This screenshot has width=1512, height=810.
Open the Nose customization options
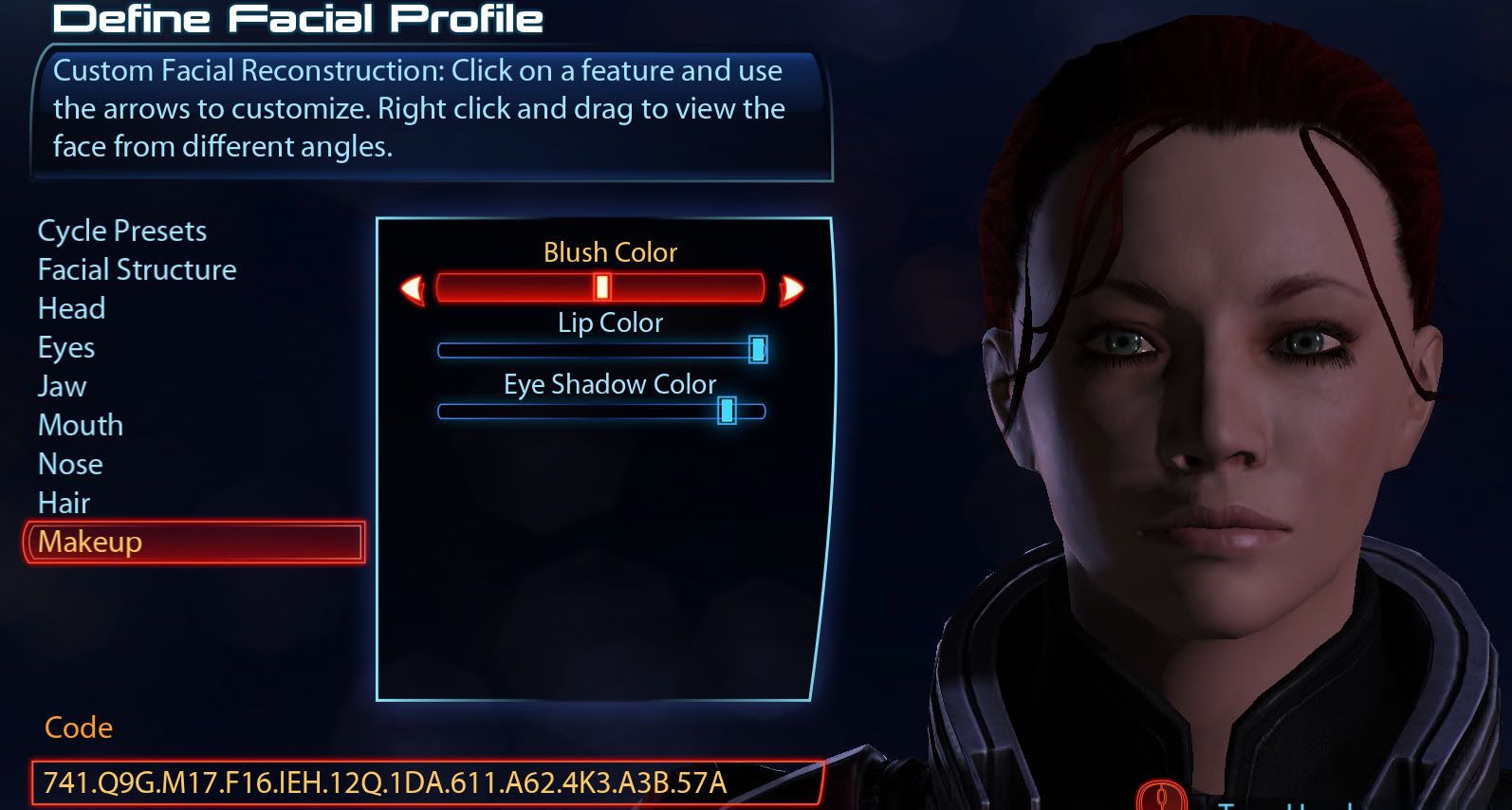point(70,464)
